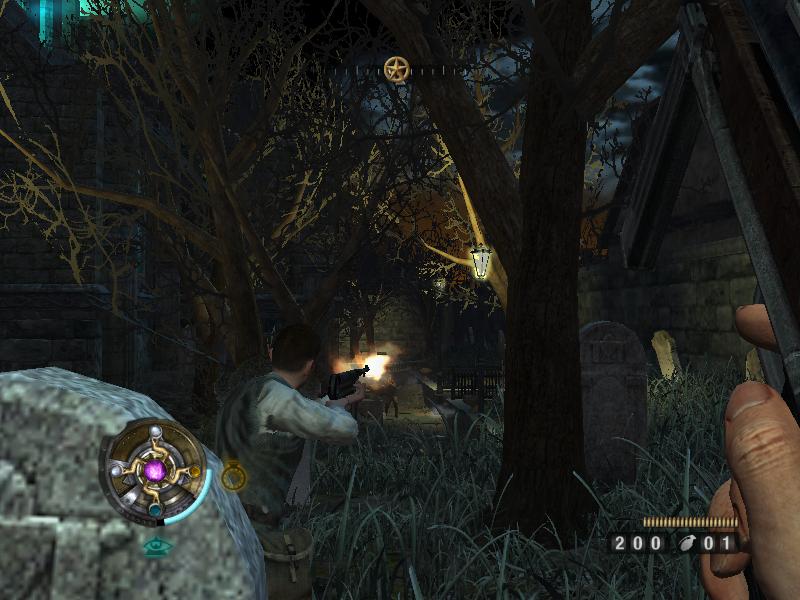Click the pentagram objective marker on the compass
800x600 pixels.
[397, 69]
